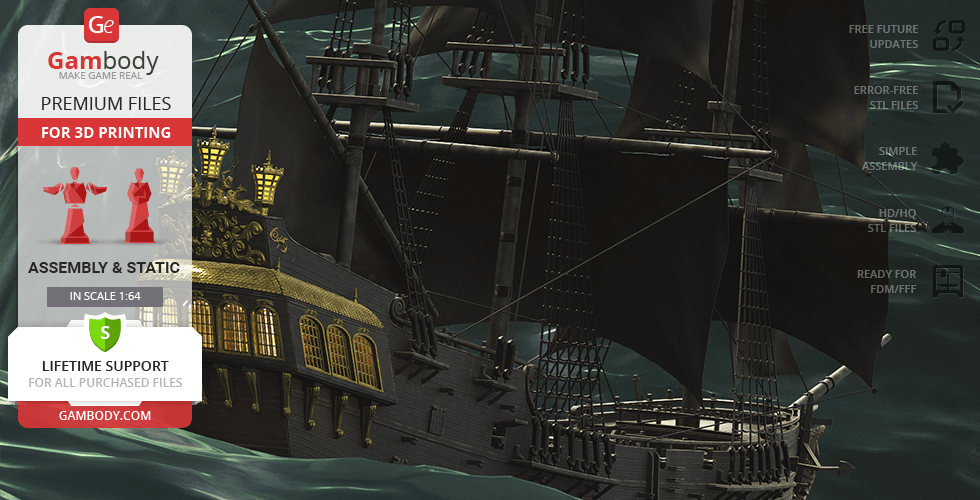Click the red Gambody logo badge
The width and height of the screenshot is (980, 500).
point(102,25)
